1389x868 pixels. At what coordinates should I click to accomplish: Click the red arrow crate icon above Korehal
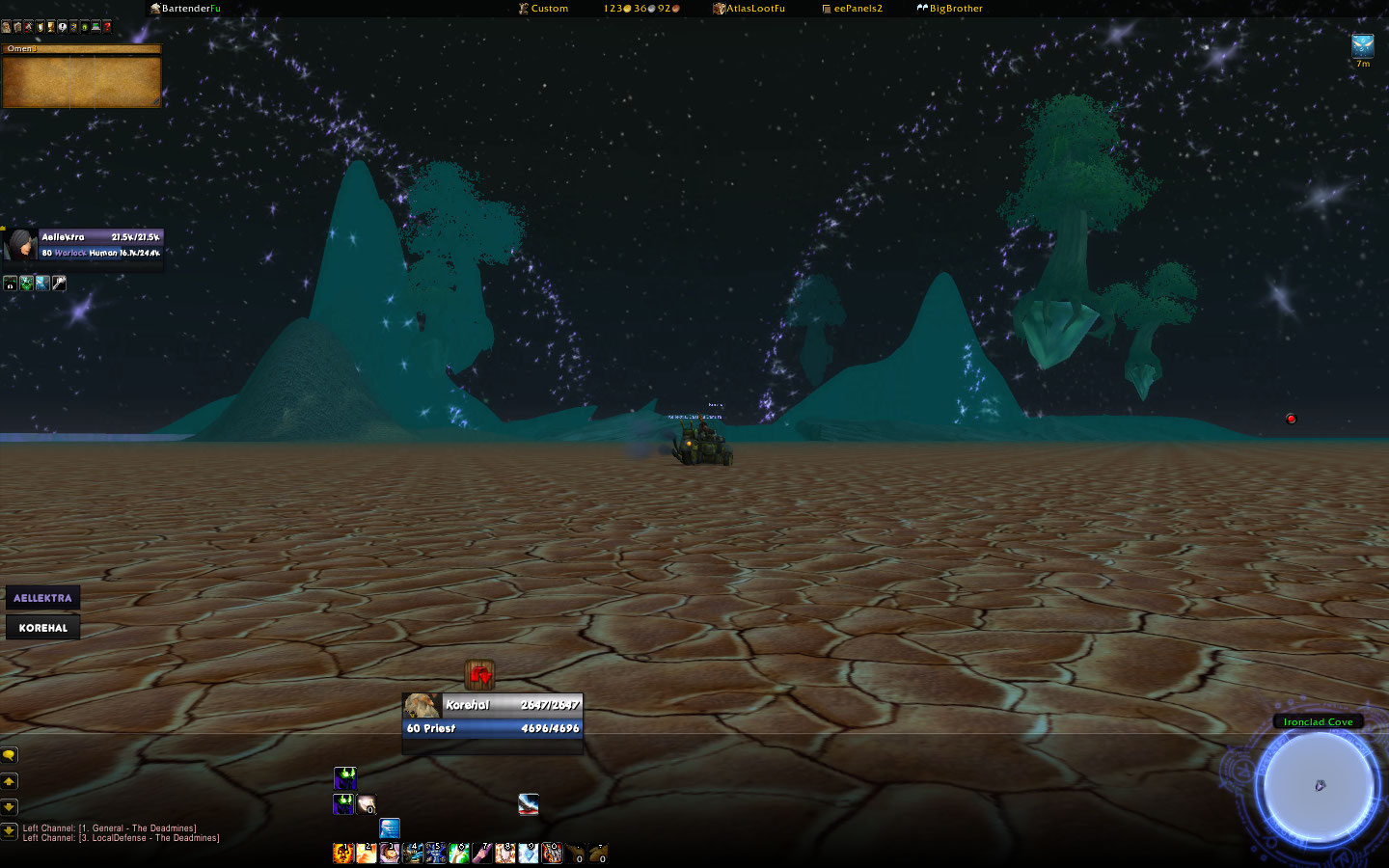479,675
